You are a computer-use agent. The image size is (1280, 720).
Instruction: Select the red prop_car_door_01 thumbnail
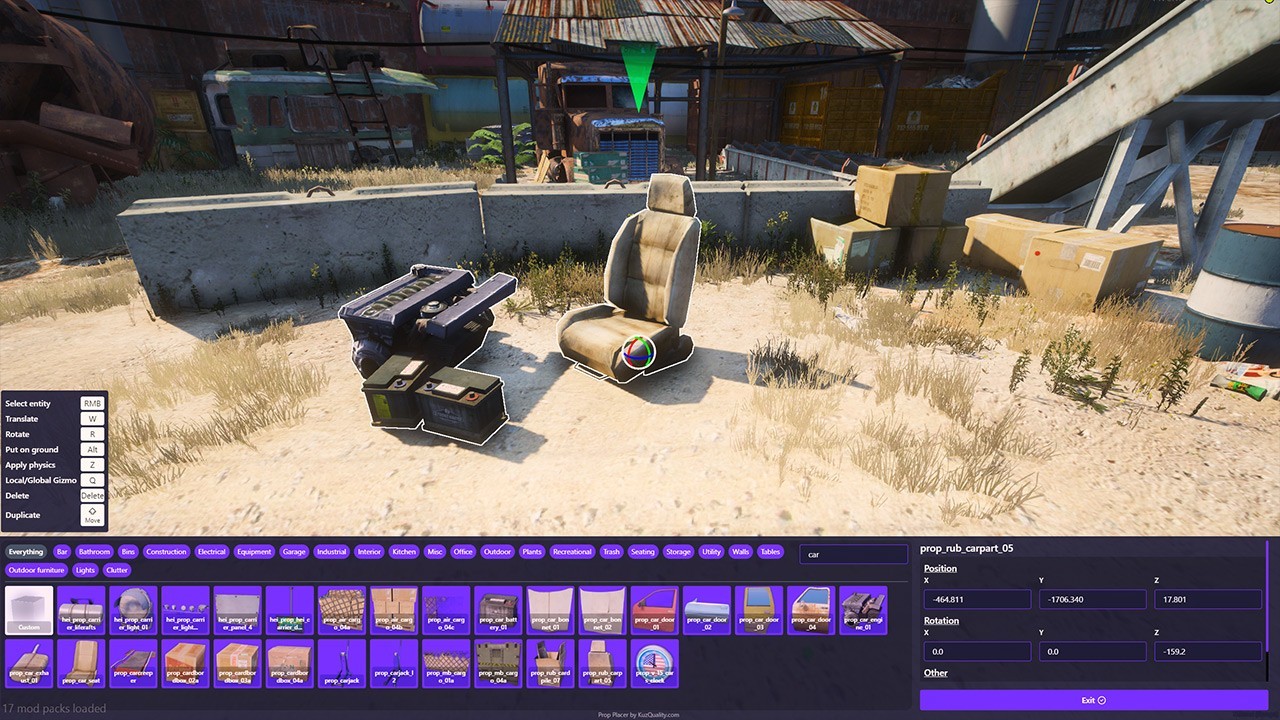(x=654, y=610)
